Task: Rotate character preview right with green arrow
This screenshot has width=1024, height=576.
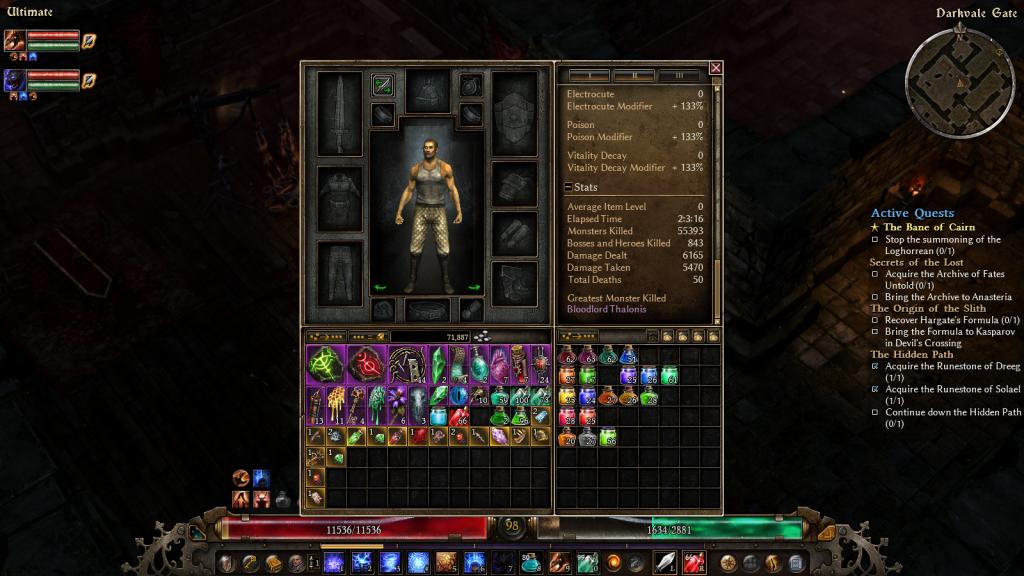Action: 474,287
